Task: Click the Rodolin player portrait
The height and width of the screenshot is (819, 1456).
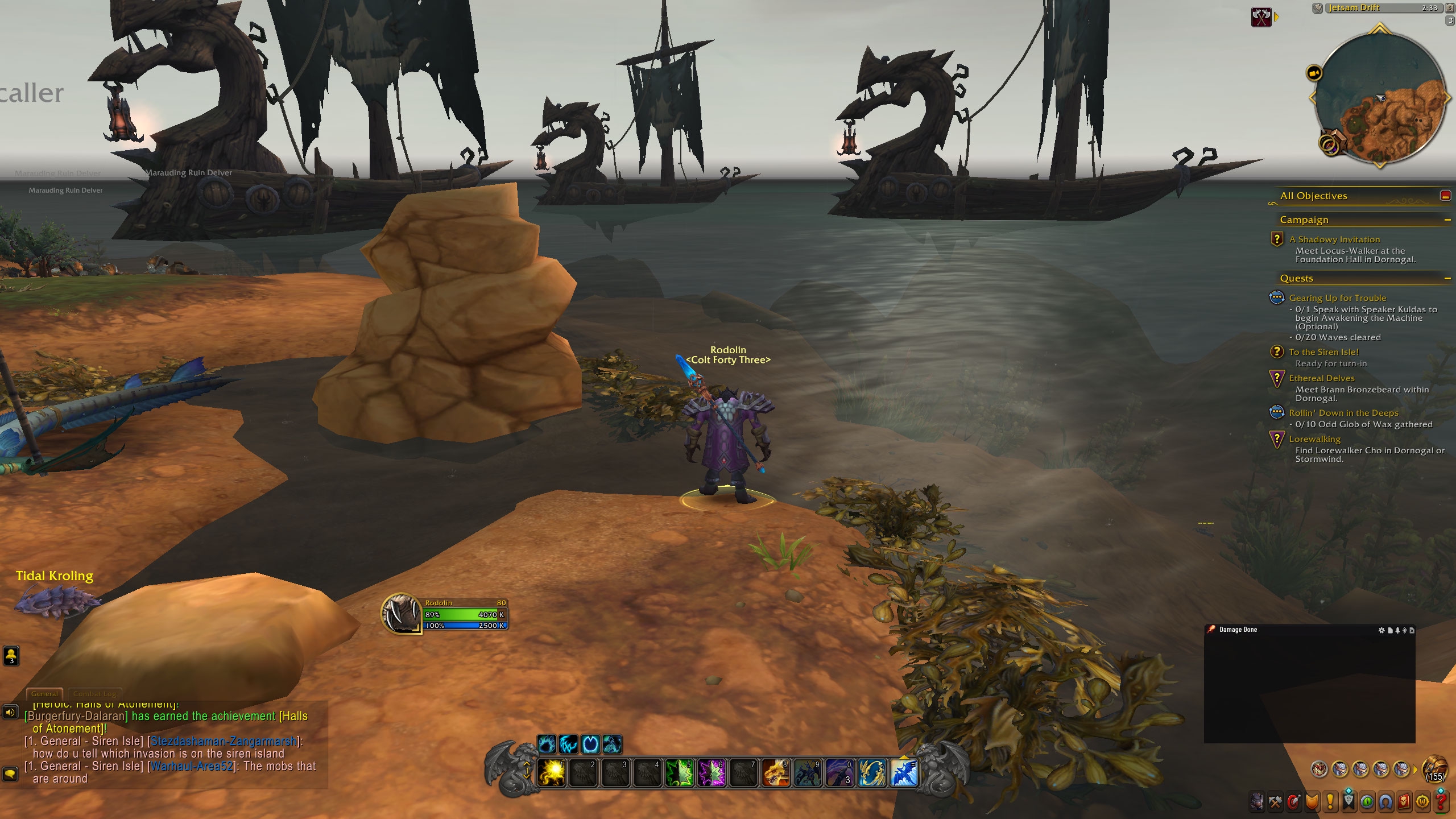Action: [x=401, y=614]
